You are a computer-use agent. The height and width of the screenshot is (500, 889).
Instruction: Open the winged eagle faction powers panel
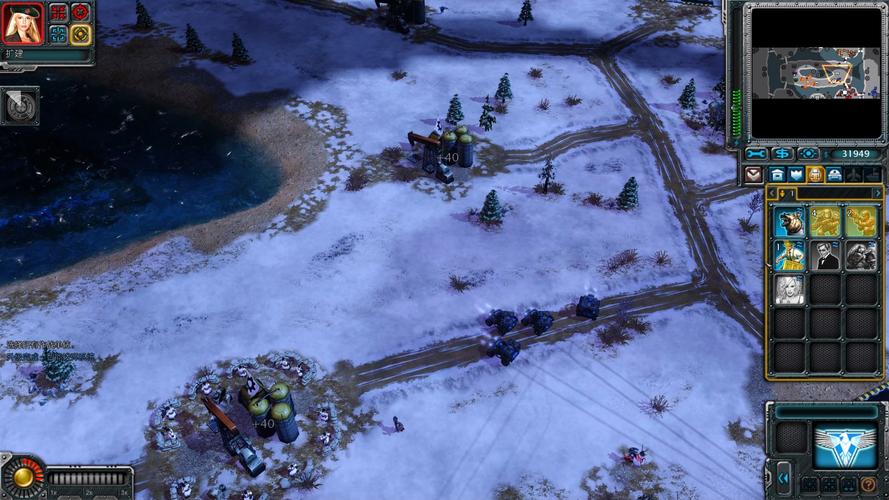844,445
